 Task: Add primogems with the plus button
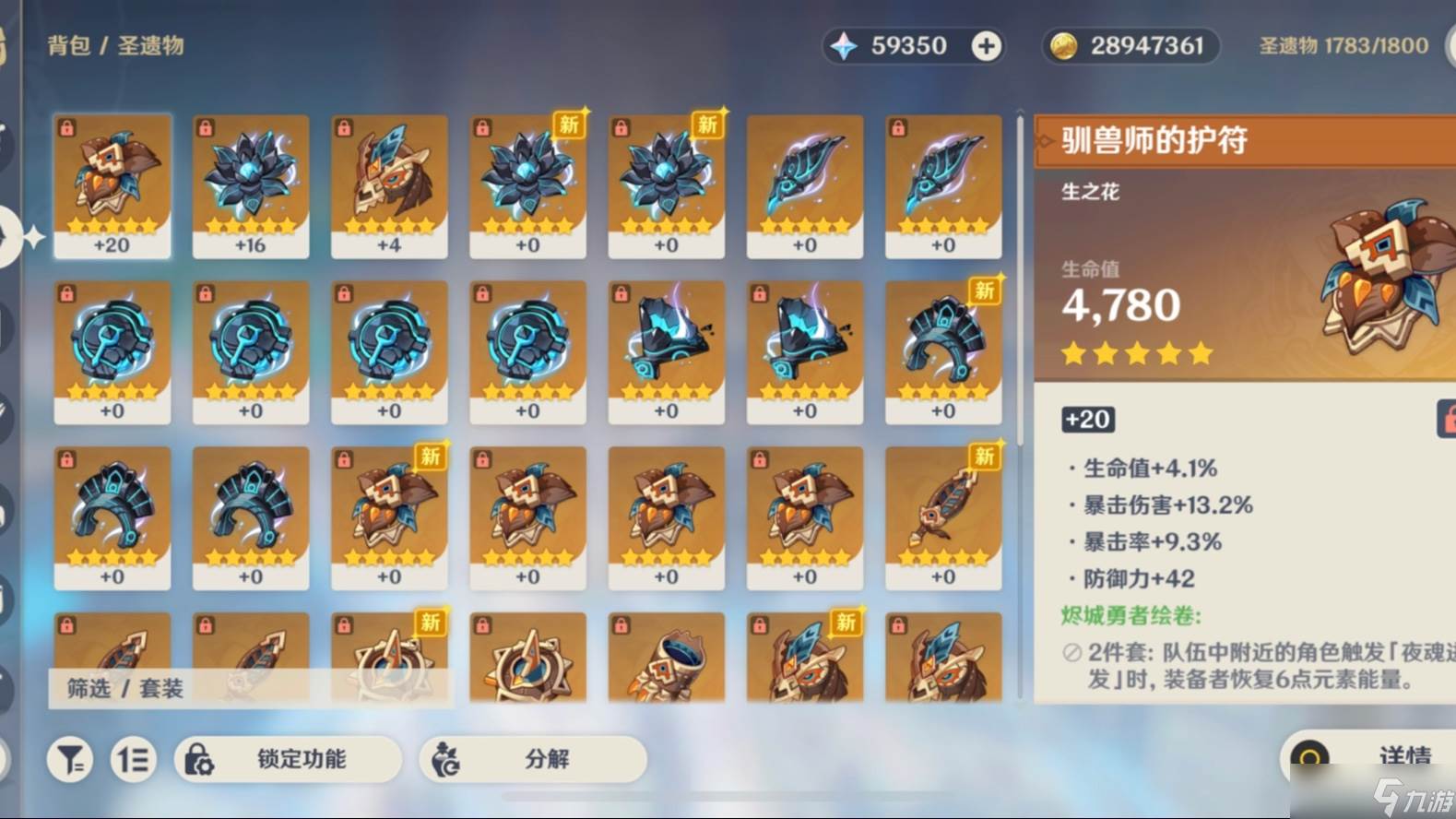pos(986,46)
